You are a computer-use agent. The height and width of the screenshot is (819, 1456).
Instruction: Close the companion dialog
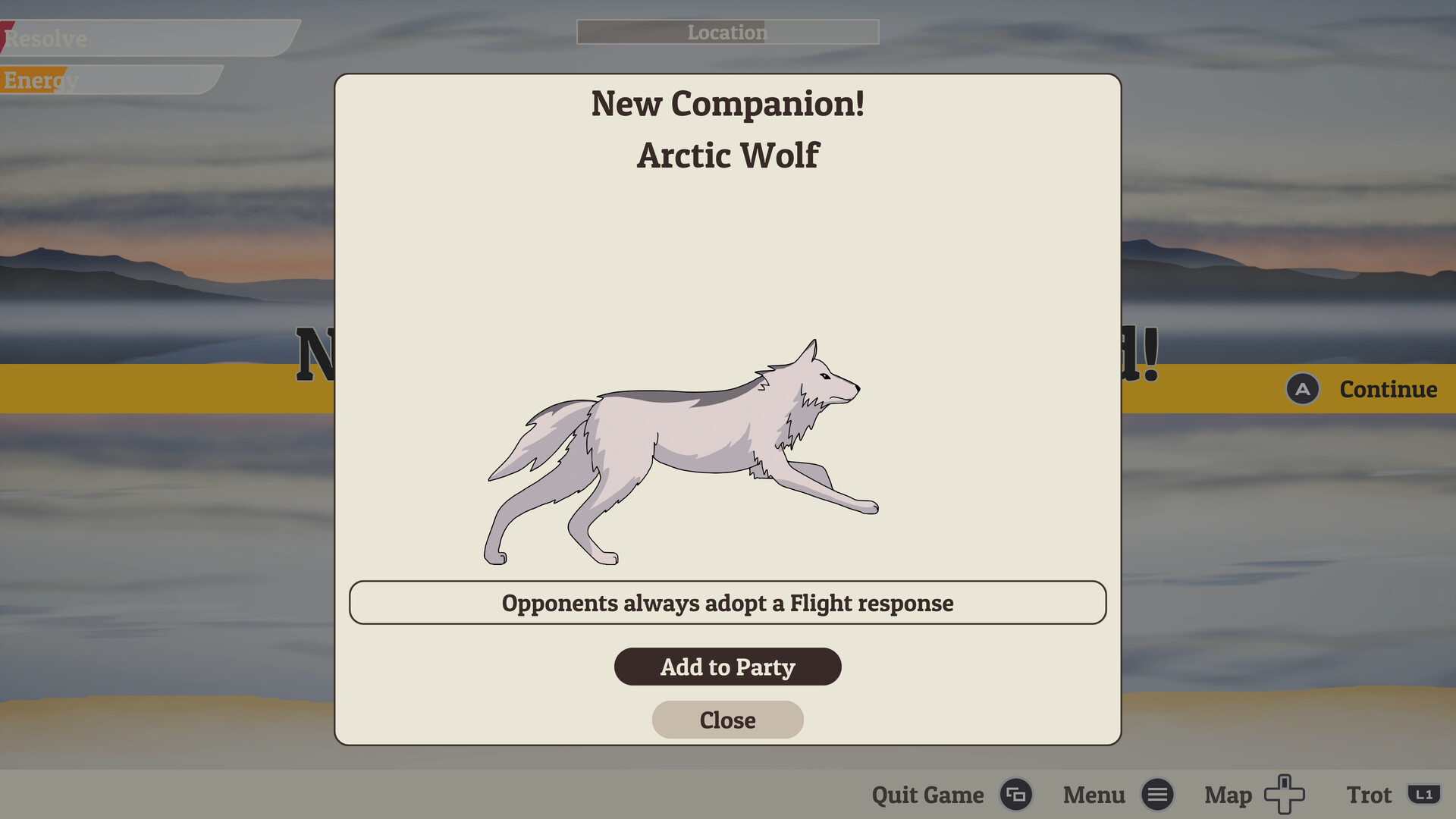(x=727, y=720)
